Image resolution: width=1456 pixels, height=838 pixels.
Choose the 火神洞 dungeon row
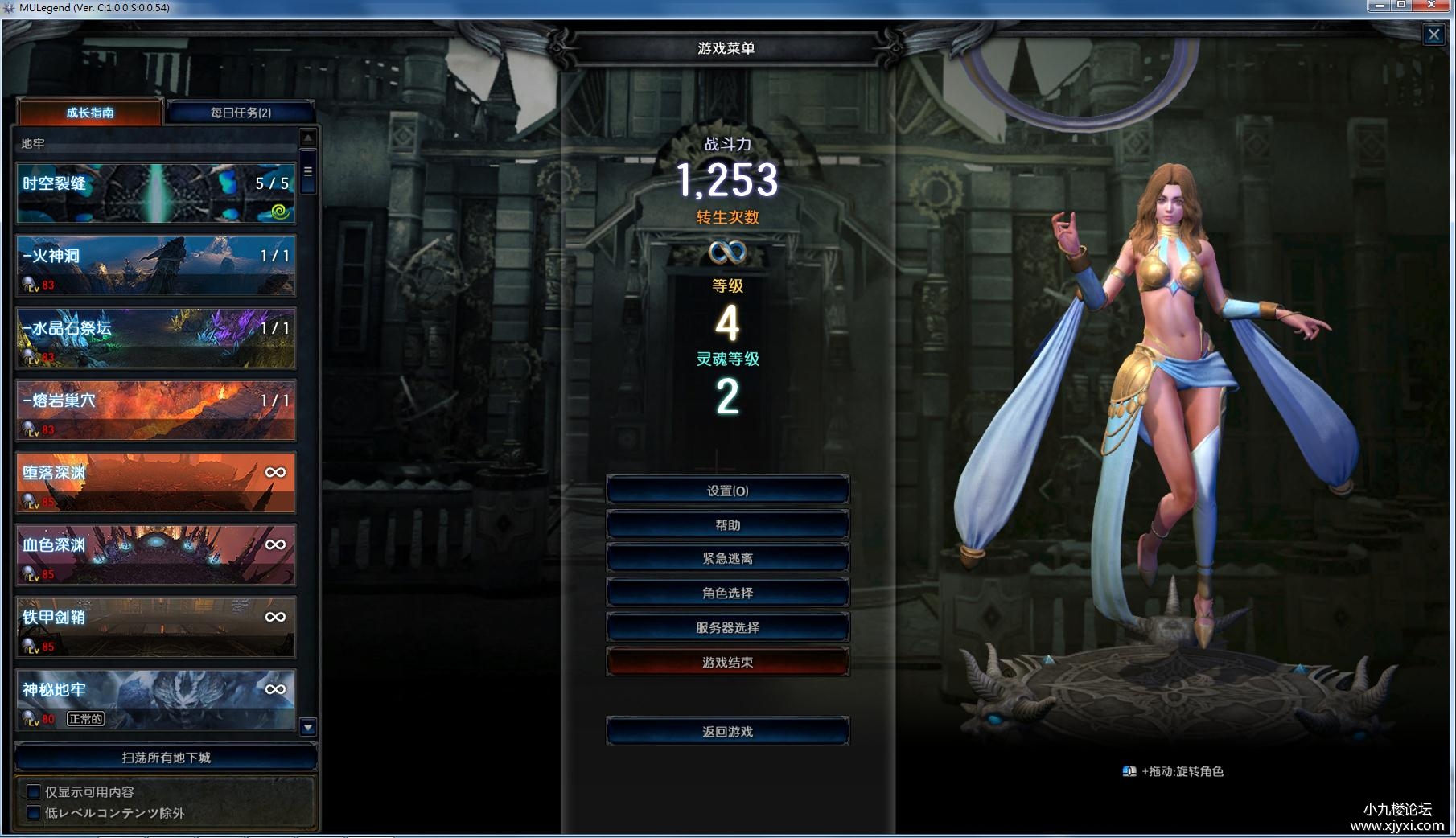point(156,265)
